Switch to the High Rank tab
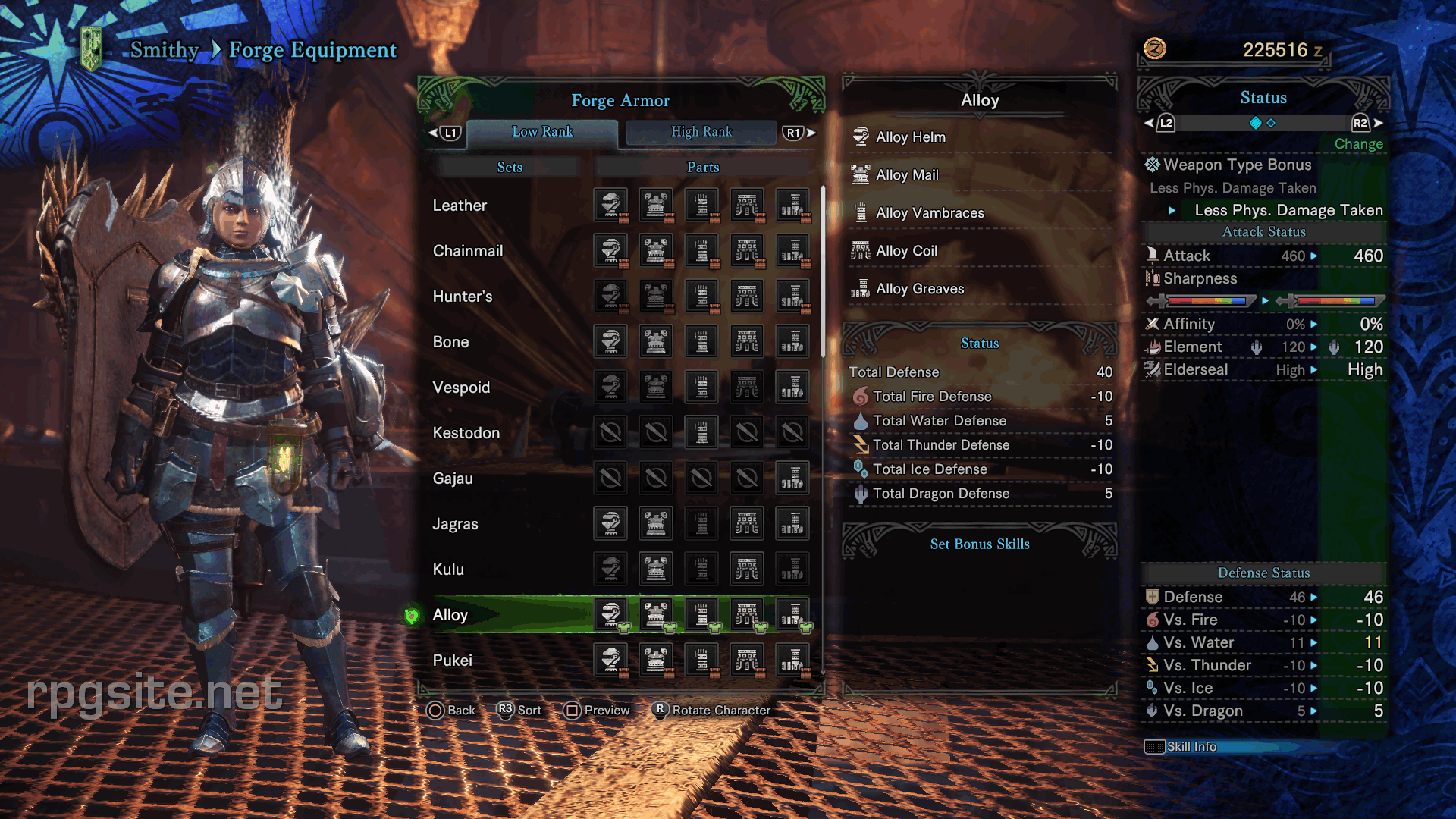The height and width of the screenshot is (819, 1456). 701,132
